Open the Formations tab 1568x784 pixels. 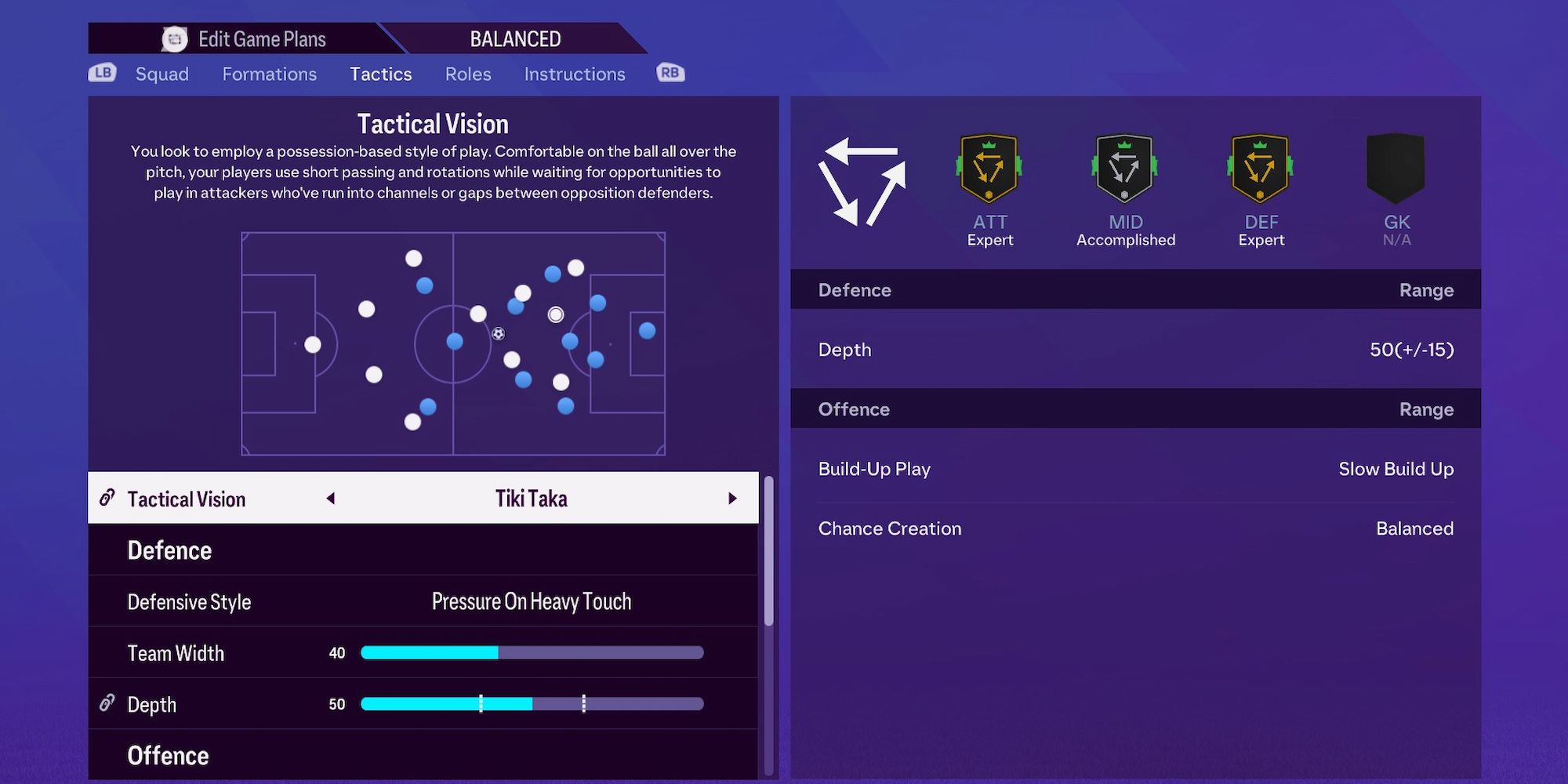[x=269, y=74]
